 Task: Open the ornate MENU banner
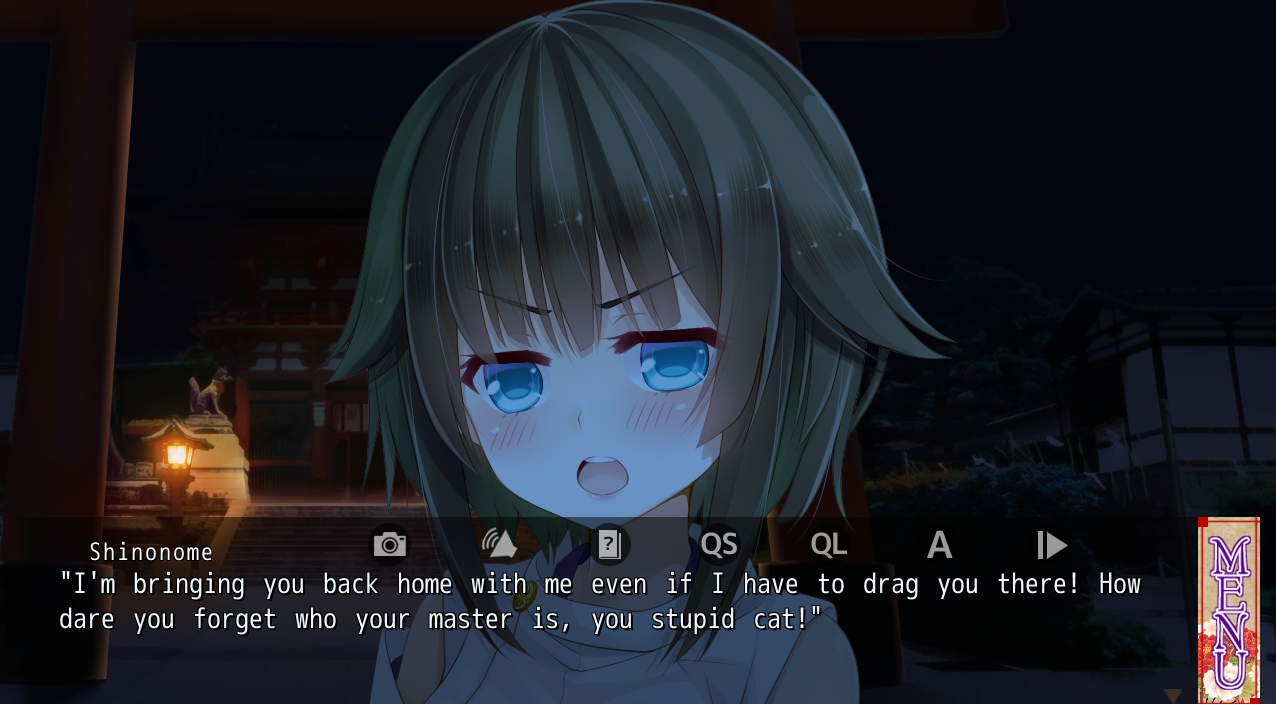pyautogui.click(x=1229, y=610)
